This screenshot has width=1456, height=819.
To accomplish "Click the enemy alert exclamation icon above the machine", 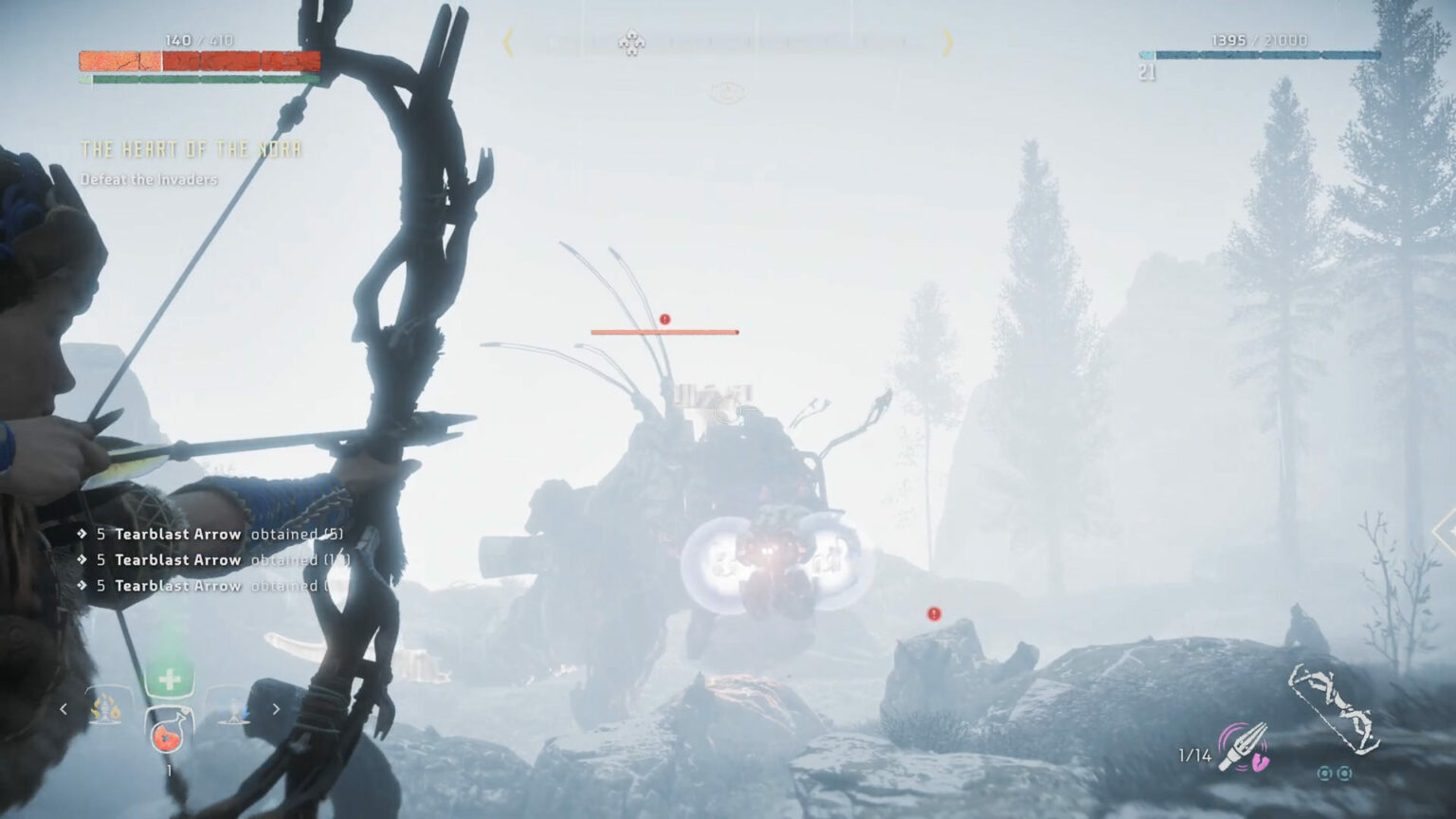I will point(664,320).
